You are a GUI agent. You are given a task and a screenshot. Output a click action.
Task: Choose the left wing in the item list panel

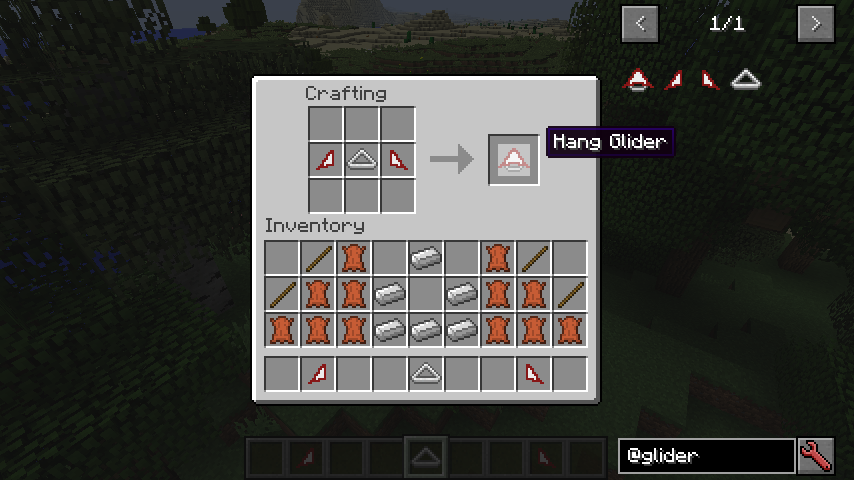coord(675,79)
